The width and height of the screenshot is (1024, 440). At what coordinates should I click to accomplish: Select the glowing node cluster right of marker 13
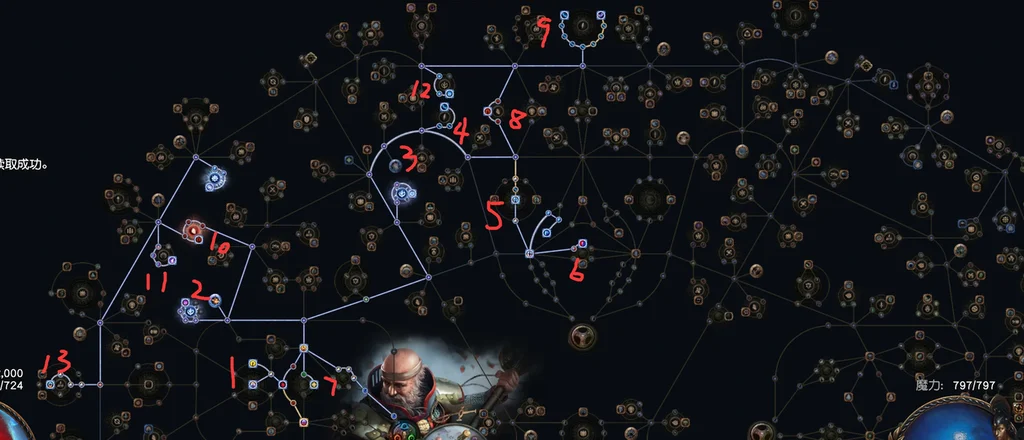tap(62, 383)
